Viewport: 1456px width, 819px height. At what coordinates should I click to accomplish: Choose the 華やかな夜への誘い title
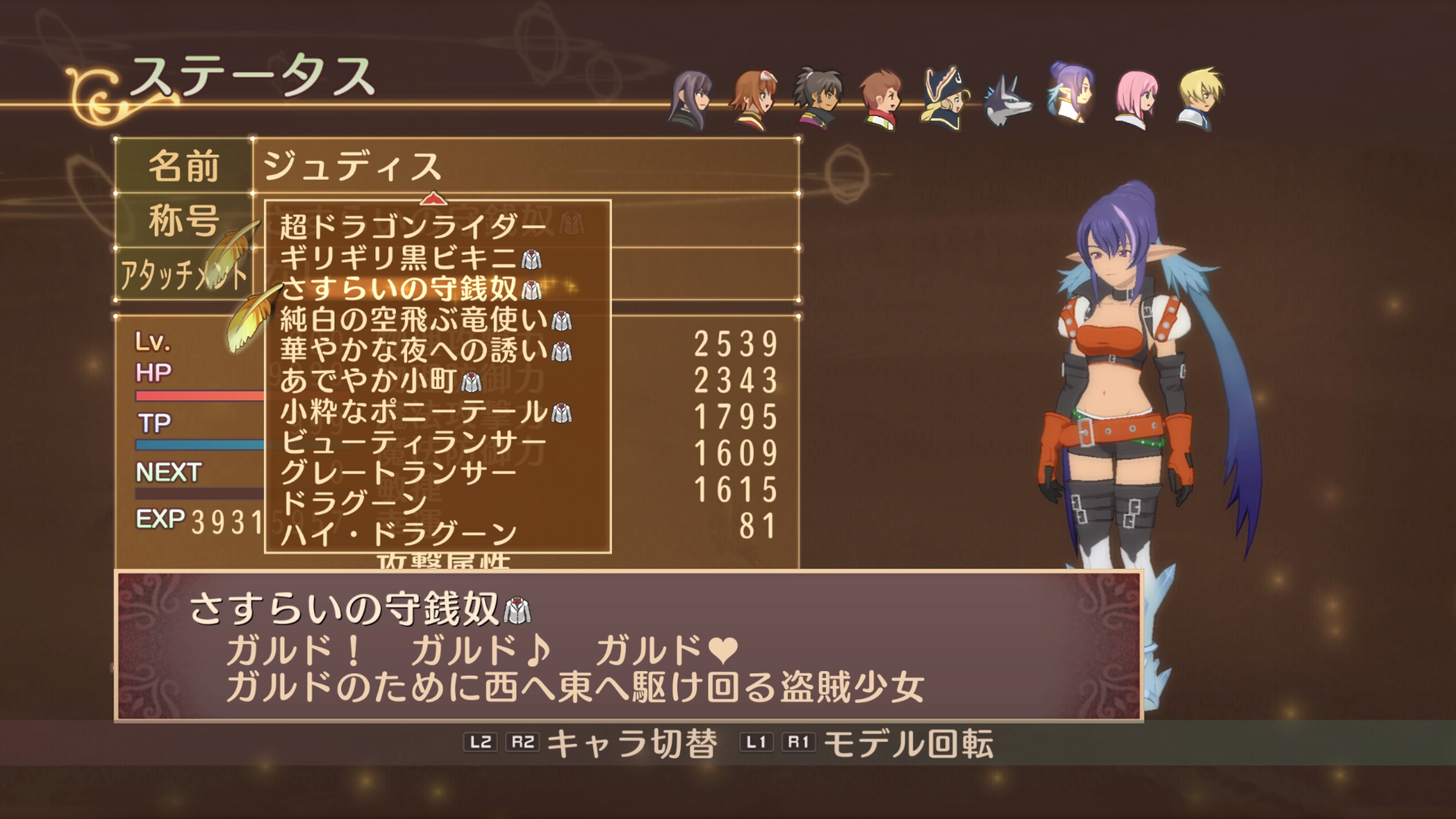point(414,350)
